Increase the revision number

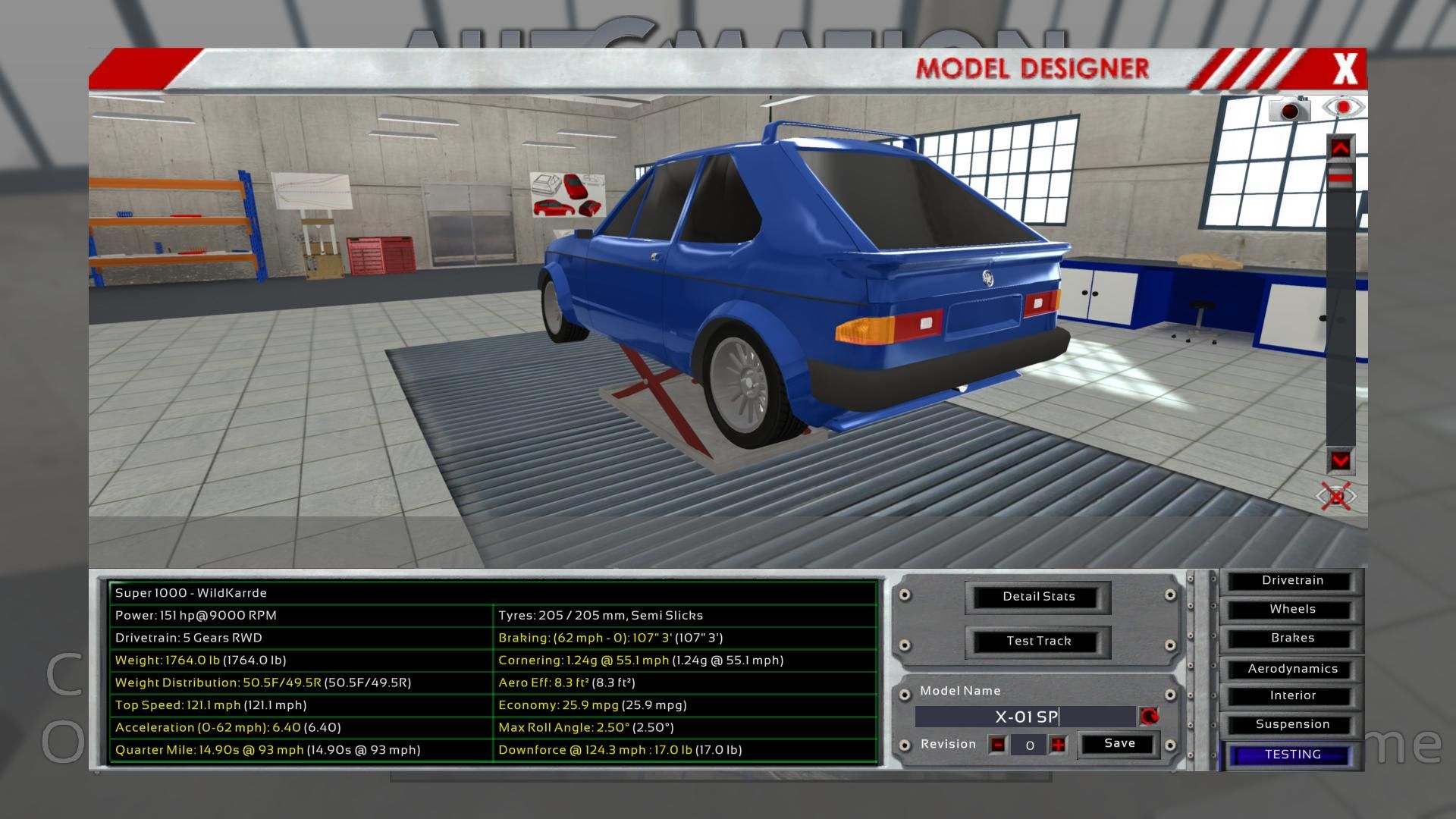(x=1058, y=745)
